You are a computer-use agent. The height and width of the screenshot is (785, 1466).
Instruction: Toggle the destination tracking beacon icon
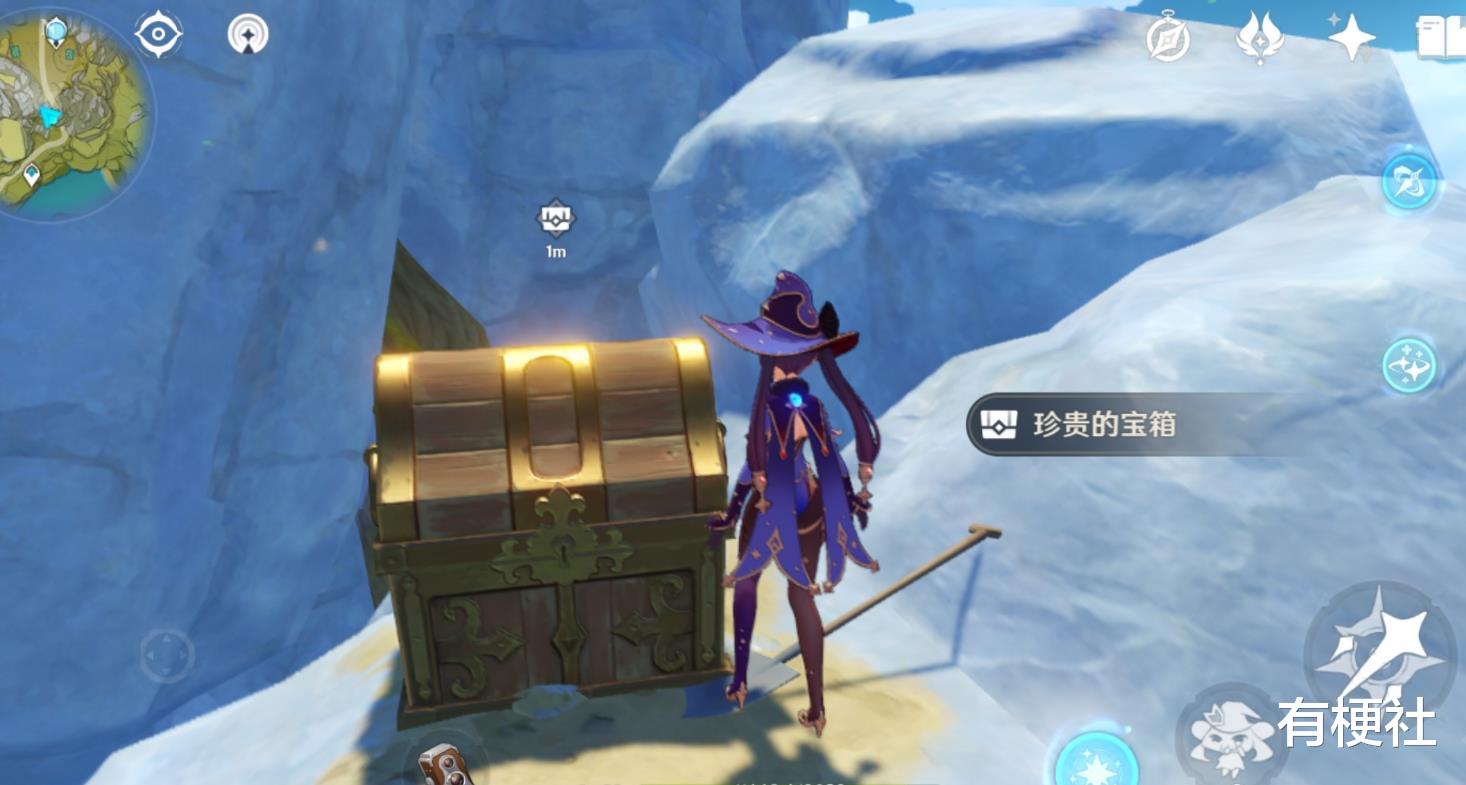click(x=248, y=33)
